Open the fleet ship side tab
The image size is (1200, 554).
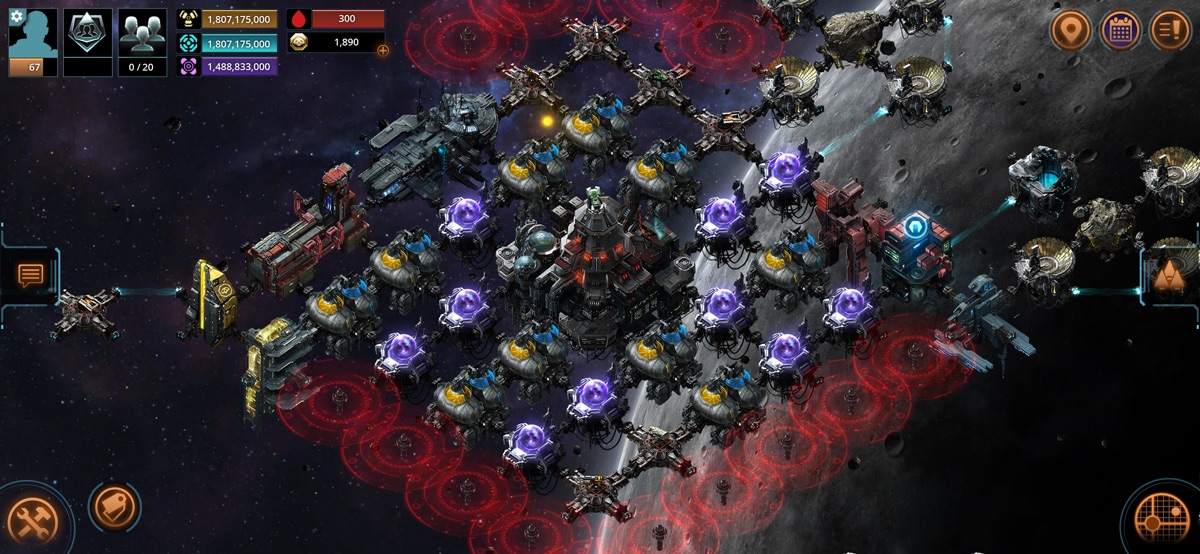[1168, 275]
